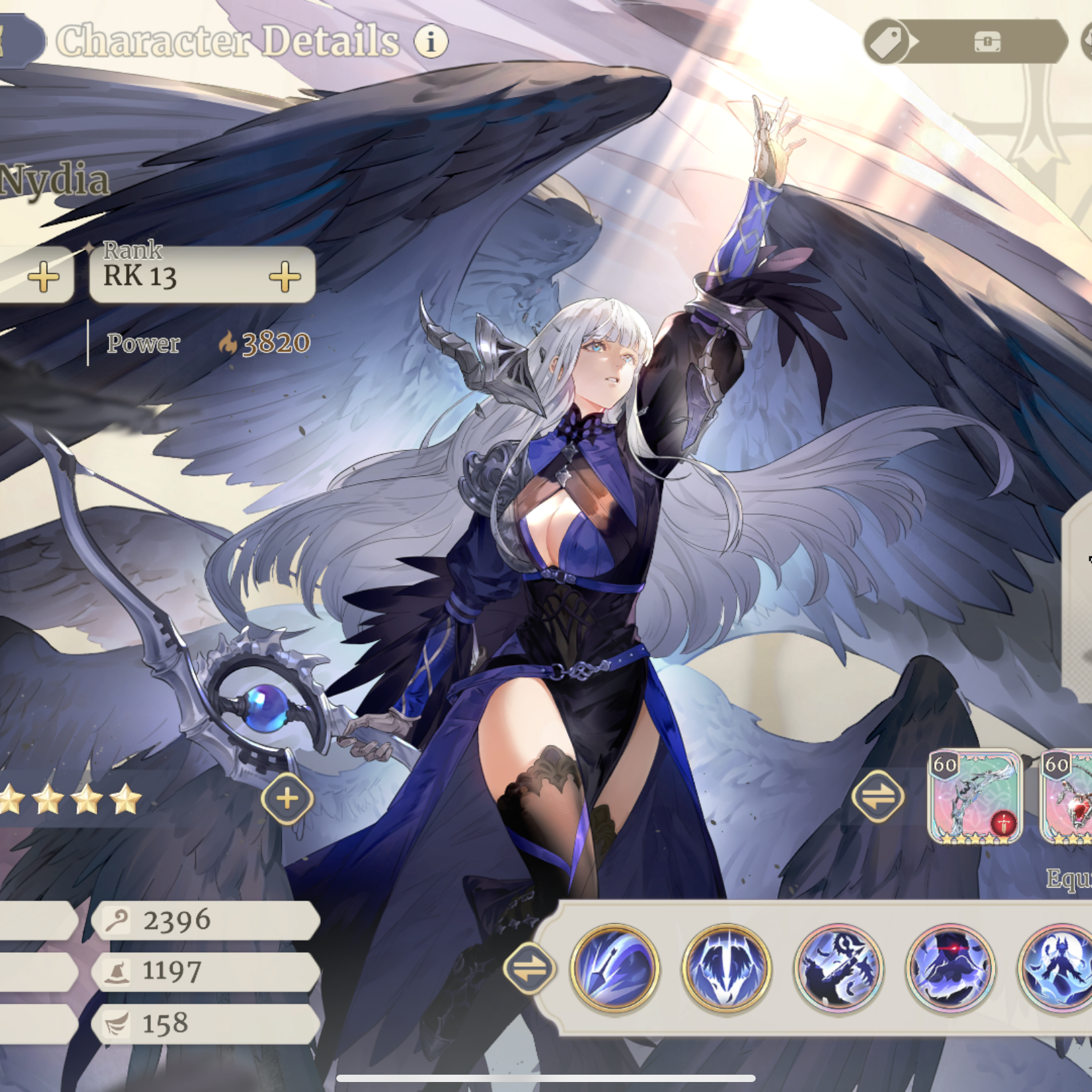This screenshot has width=1092, height=1092.
Task: Open the tag icon in the top bar
Action: pos(887,41)
